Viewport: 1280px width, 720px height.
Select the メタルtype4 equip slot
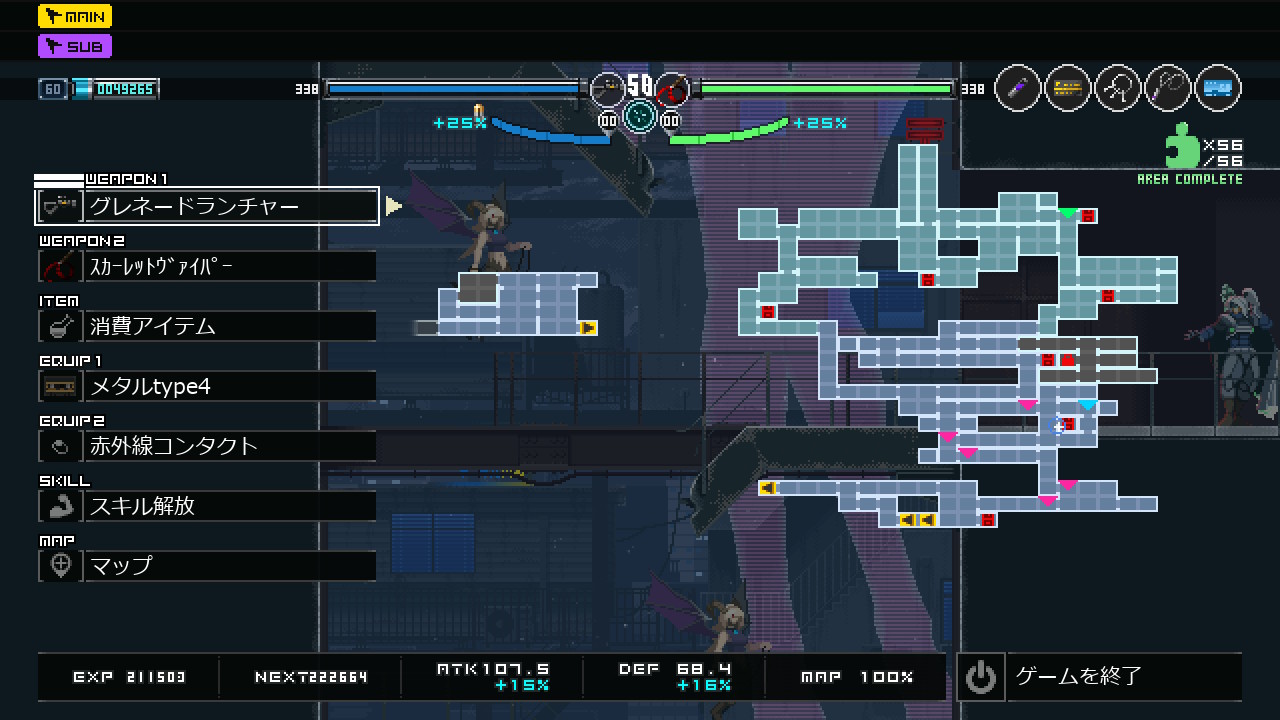[207, 386]
